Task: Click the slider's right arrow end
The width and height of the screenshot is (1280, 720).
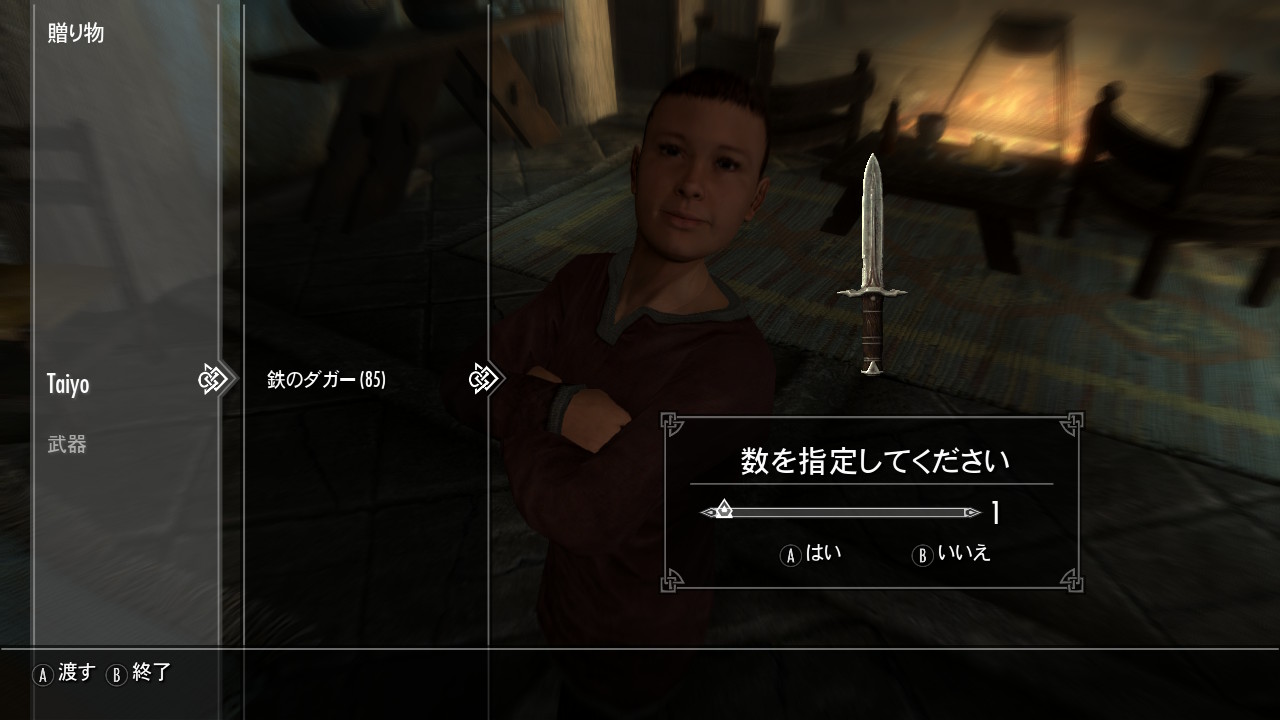Action: point(972,513)
